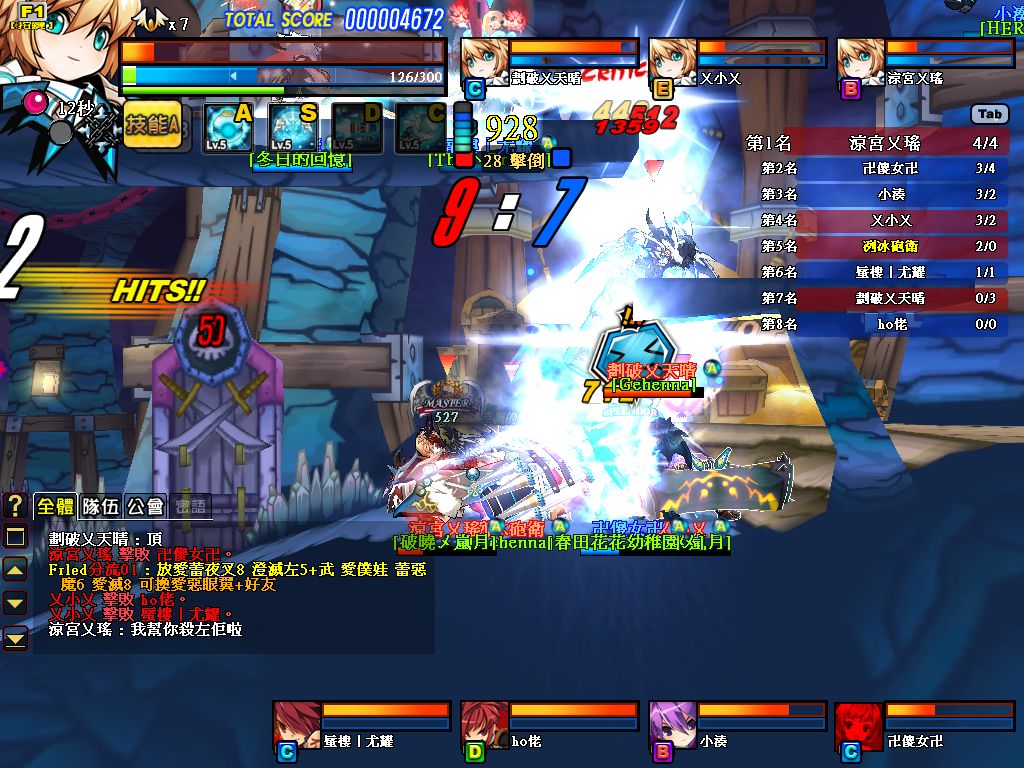Toggle the 技能A skill set button
This screenshot has width=1024, height=768.
(152, 126)
